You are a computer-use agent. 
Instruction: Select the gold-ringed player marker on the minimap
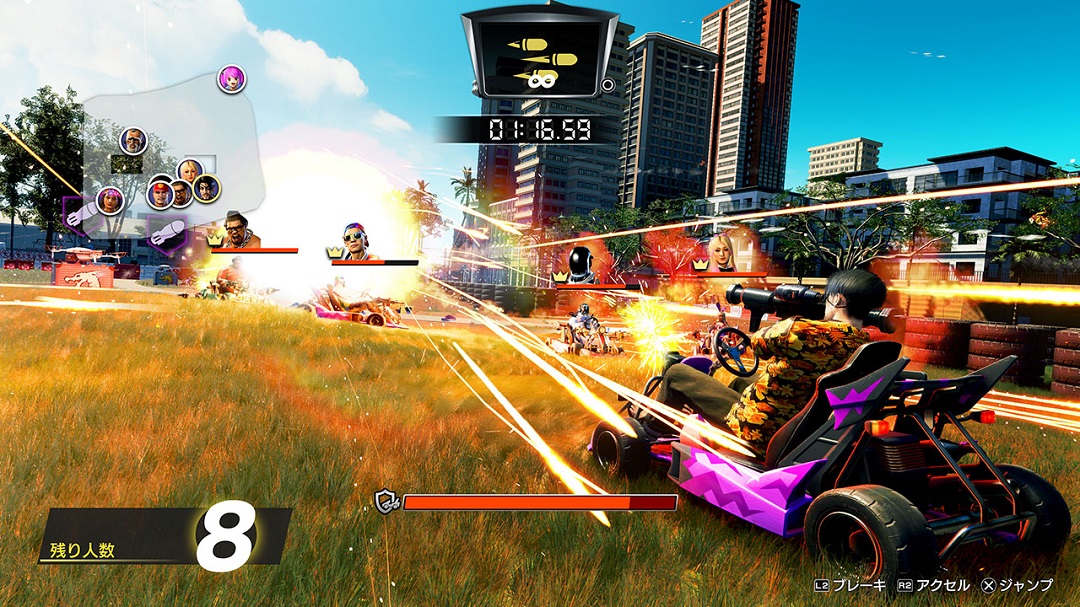tap(207, 187)
